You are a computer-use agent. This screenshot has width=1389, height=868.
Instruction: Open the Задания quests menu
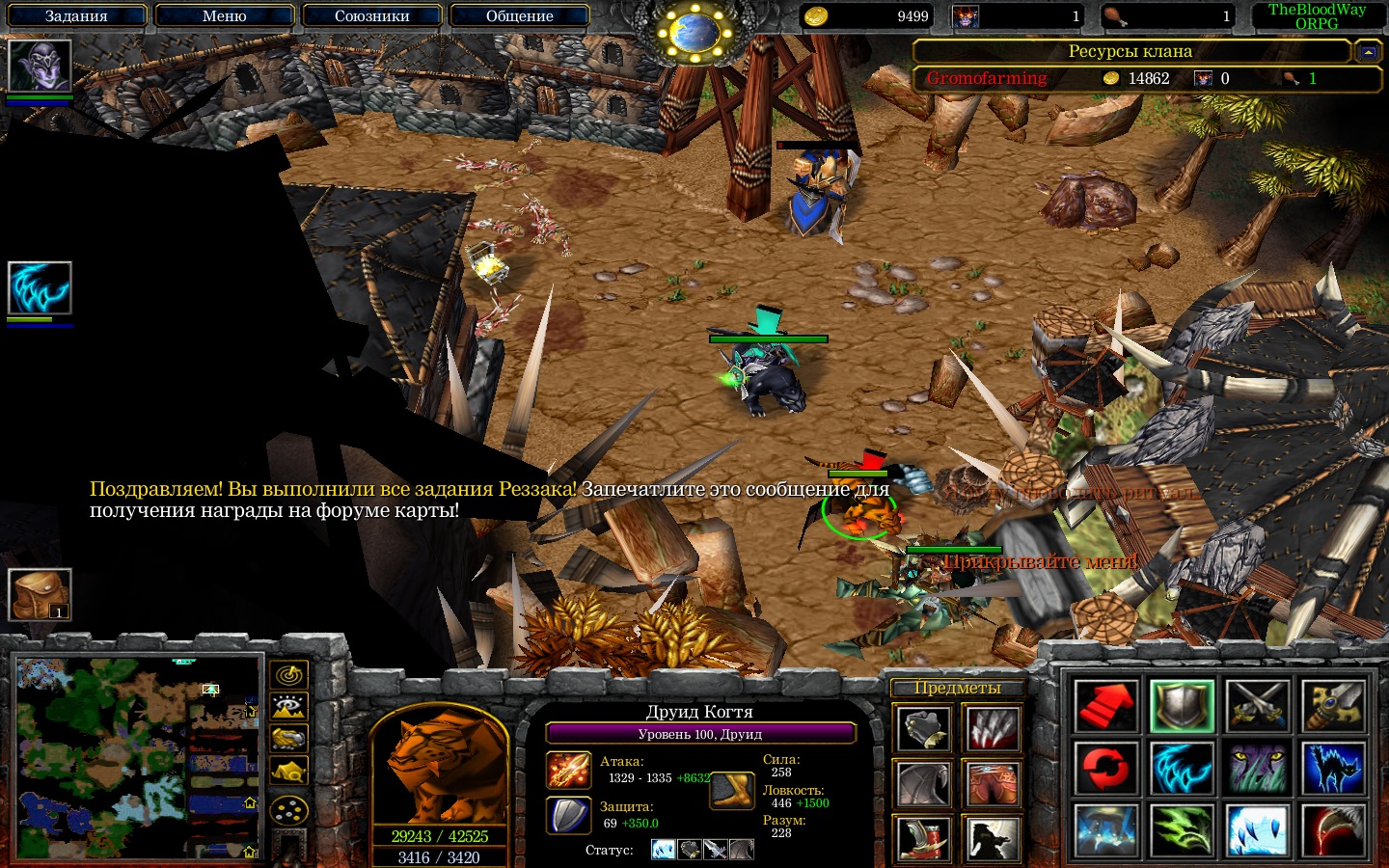point(76,16)
